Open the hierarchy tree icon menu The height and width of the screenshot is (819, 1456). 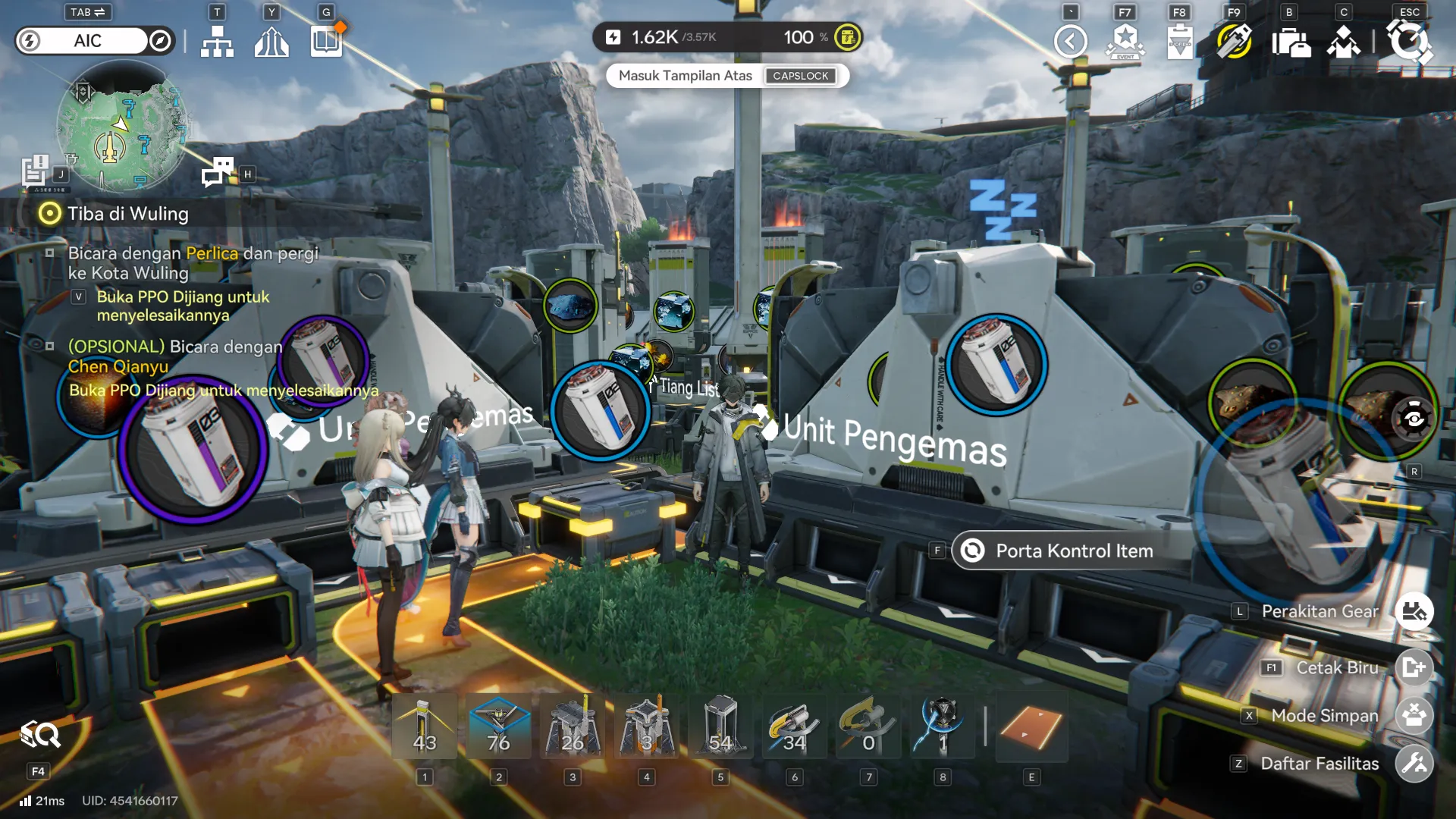[x=217, y=42]
